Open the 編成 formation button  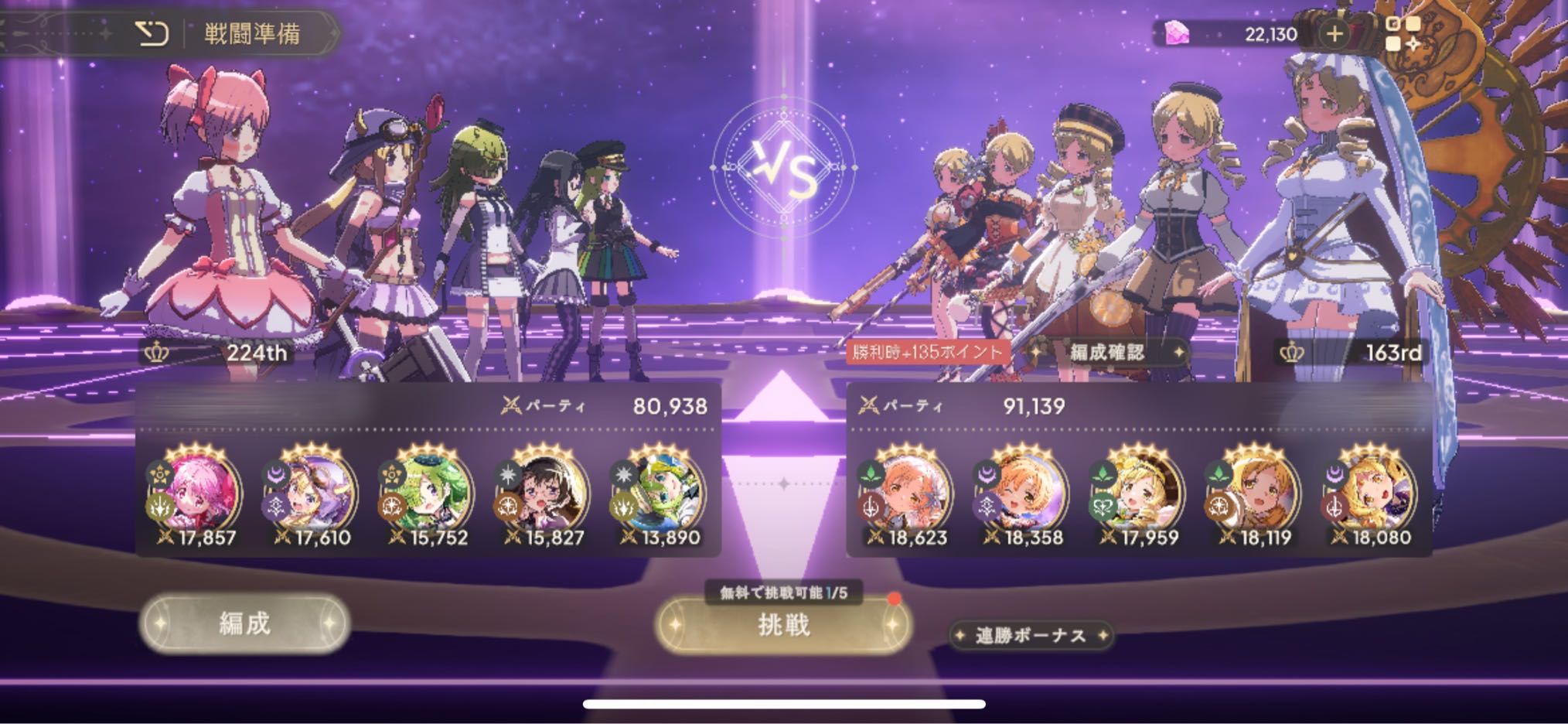coord(244,623)
